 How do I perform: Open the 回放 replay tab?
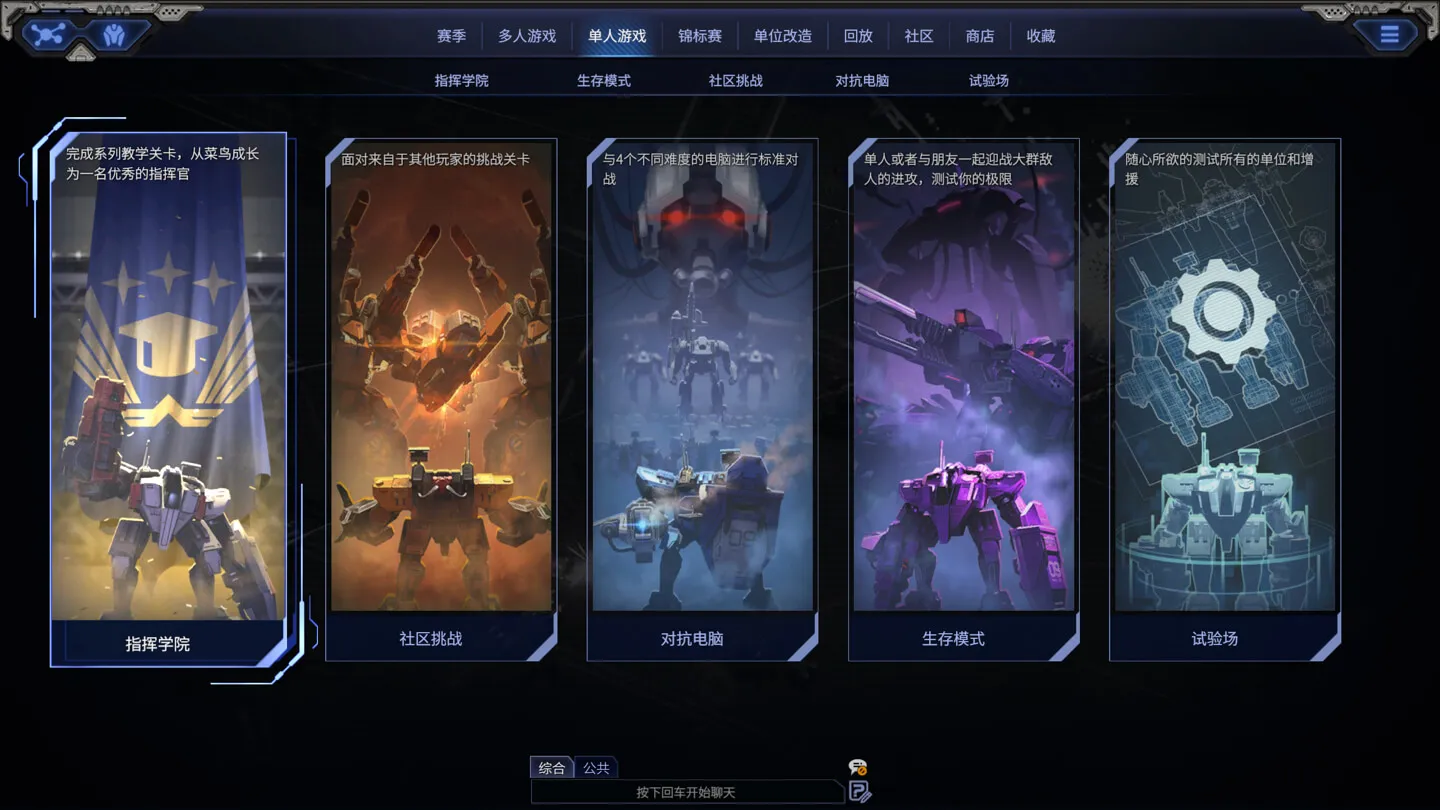point(858,36)
